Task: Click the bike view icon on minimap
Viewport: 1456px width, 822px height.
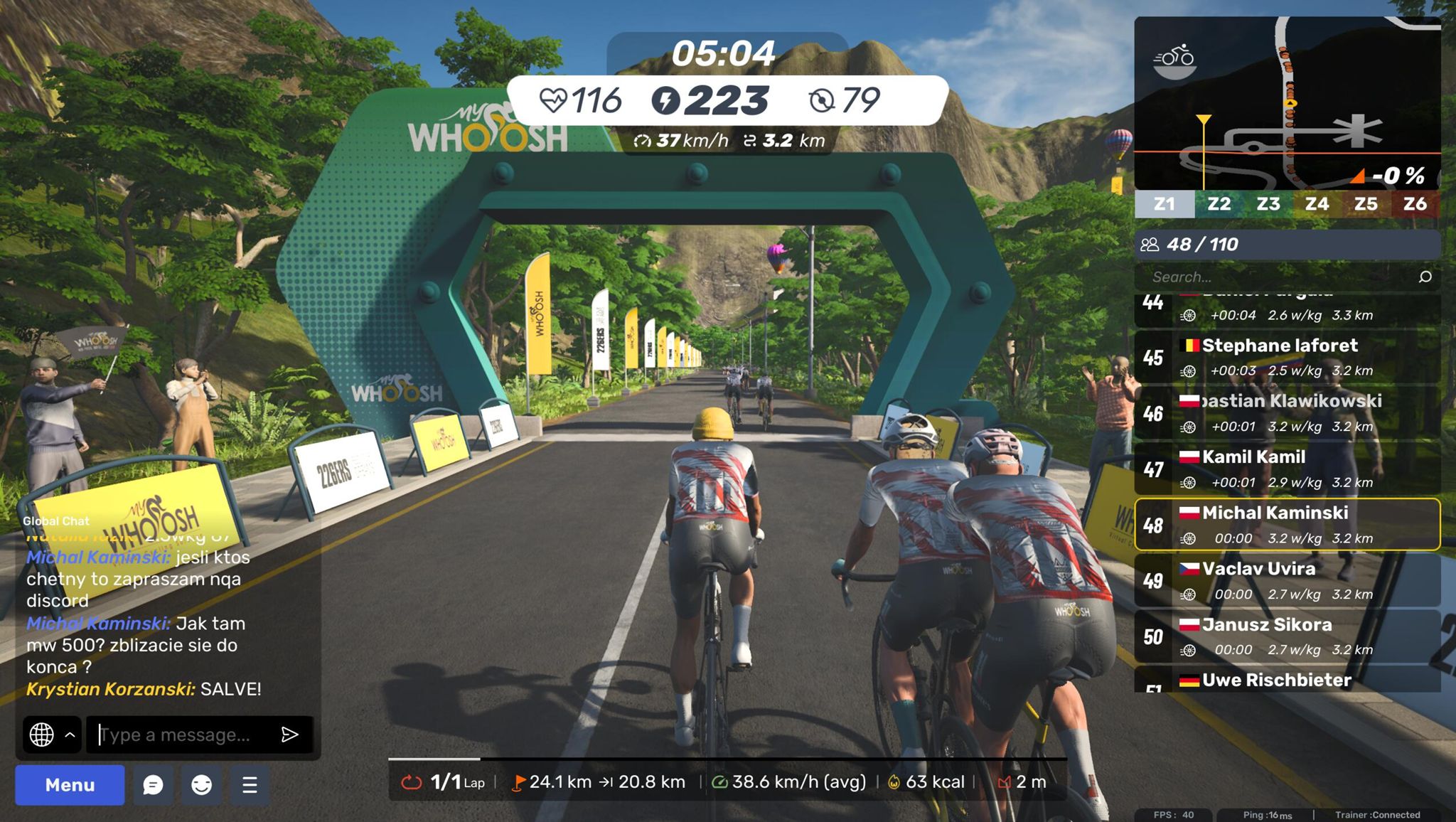Action: click(1174, 60)
